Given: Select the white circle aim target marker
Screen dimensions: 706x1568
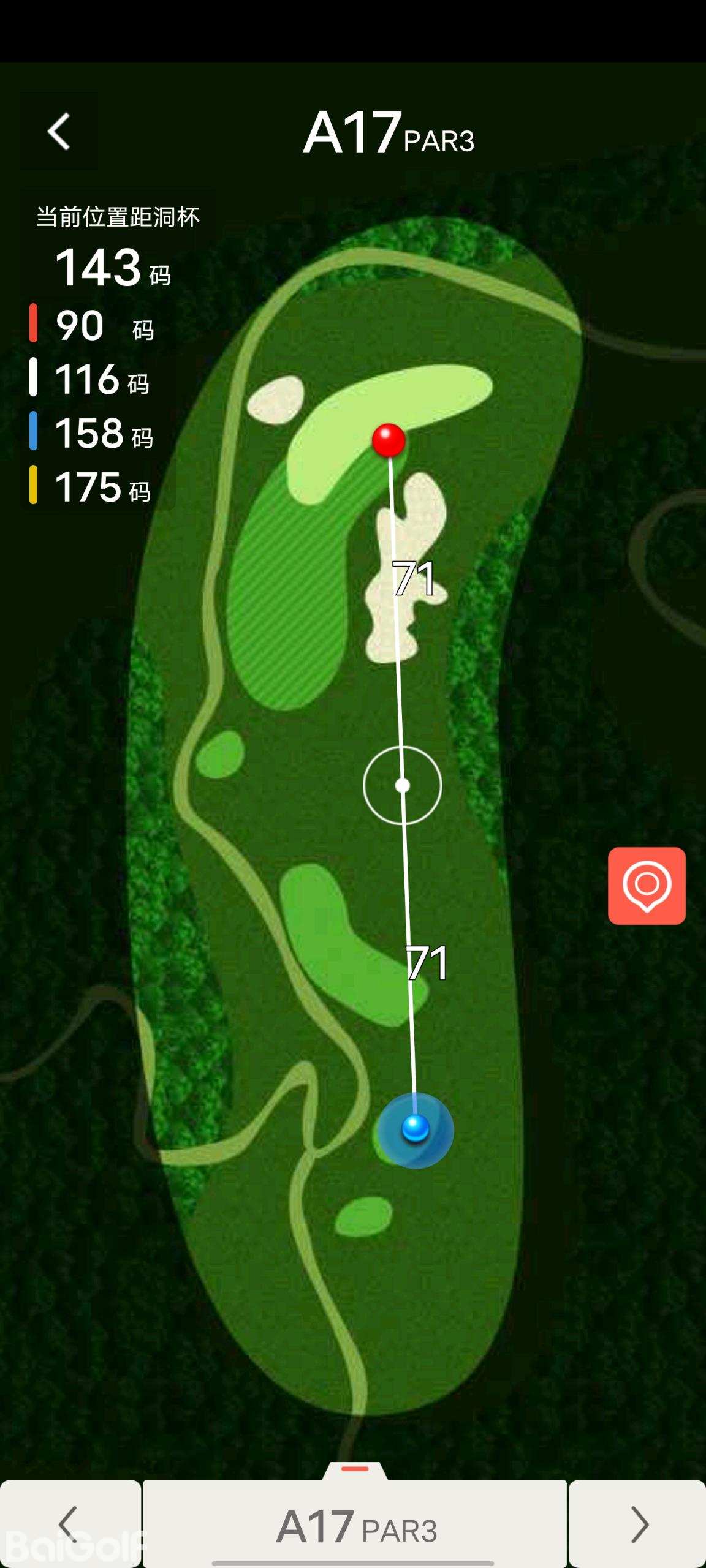Looking at the screenshot, I should coord(402,785).
